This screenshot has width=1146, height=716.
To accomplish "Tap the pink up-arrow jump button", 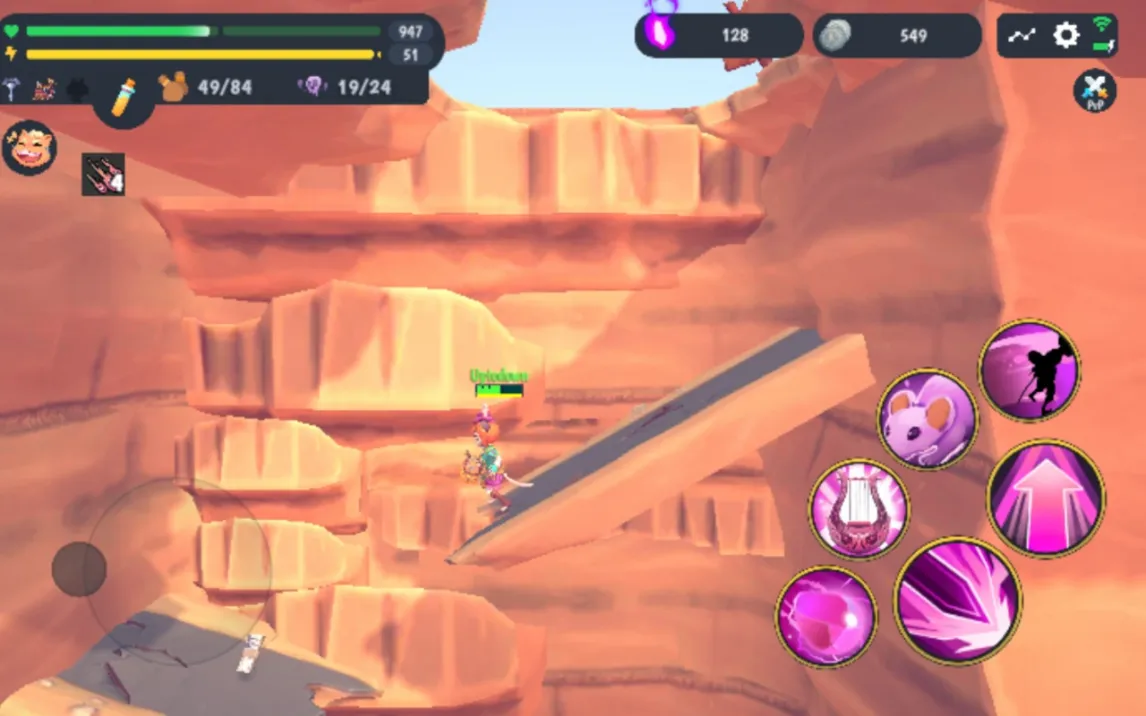I will tap(1045, 498).
